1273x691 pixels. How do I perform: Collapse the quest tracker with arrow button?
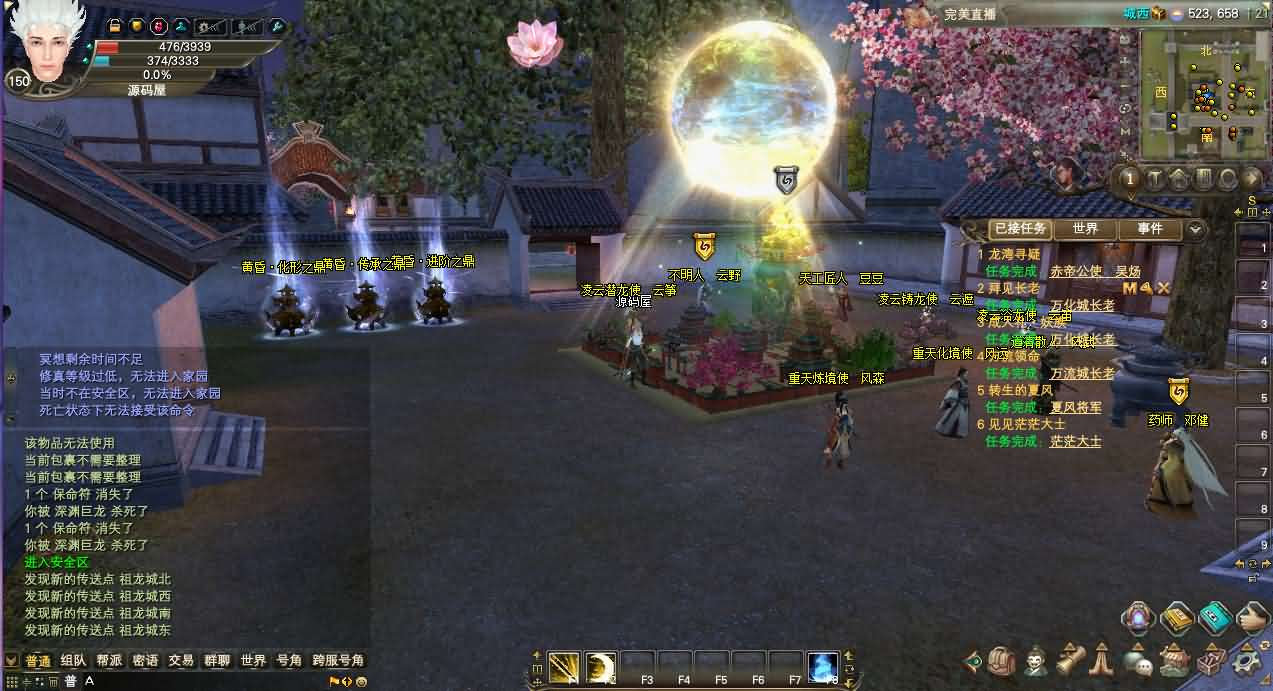[1194, 230]
